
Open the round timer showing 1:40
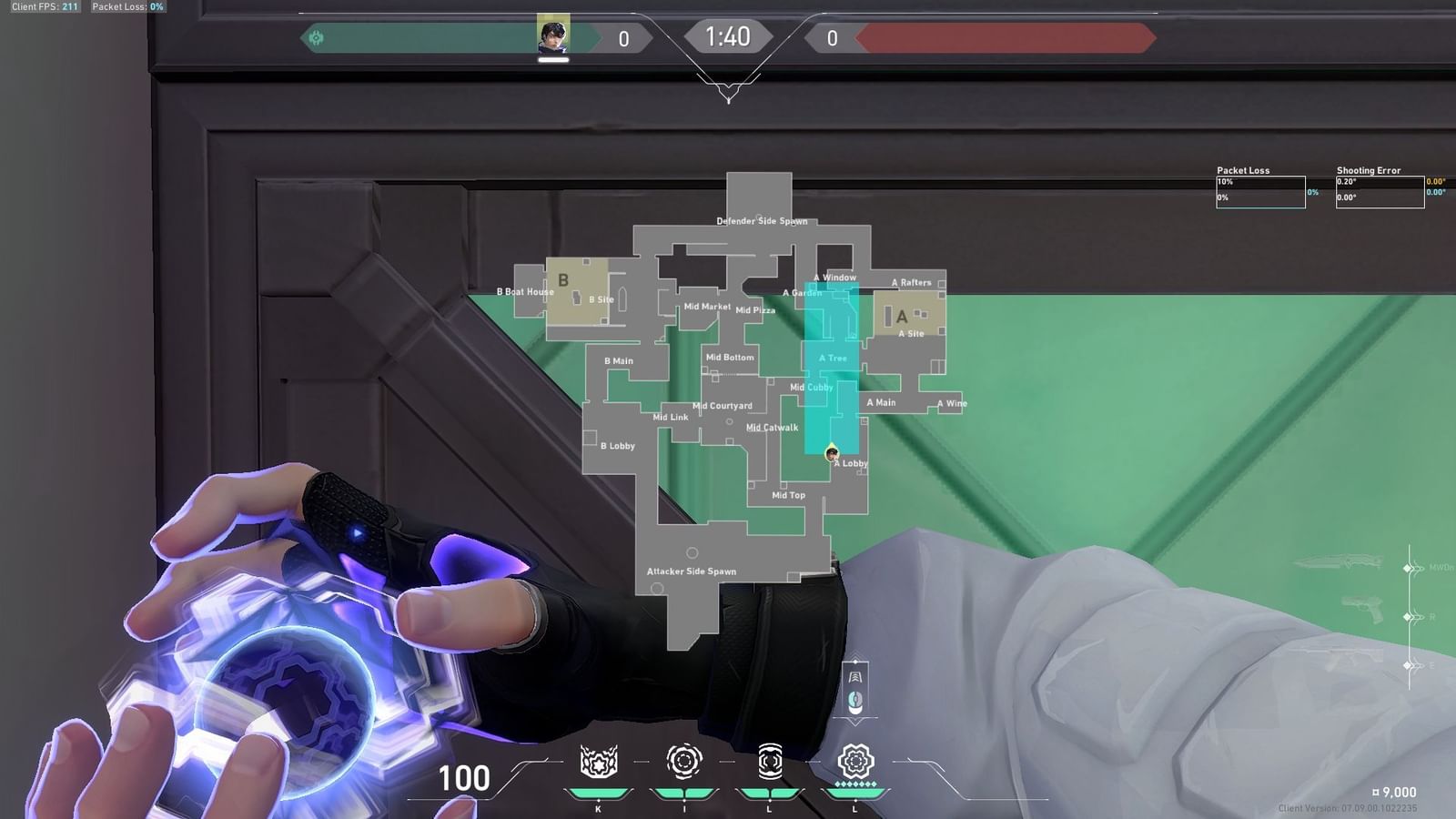click(x=729, y=37)
